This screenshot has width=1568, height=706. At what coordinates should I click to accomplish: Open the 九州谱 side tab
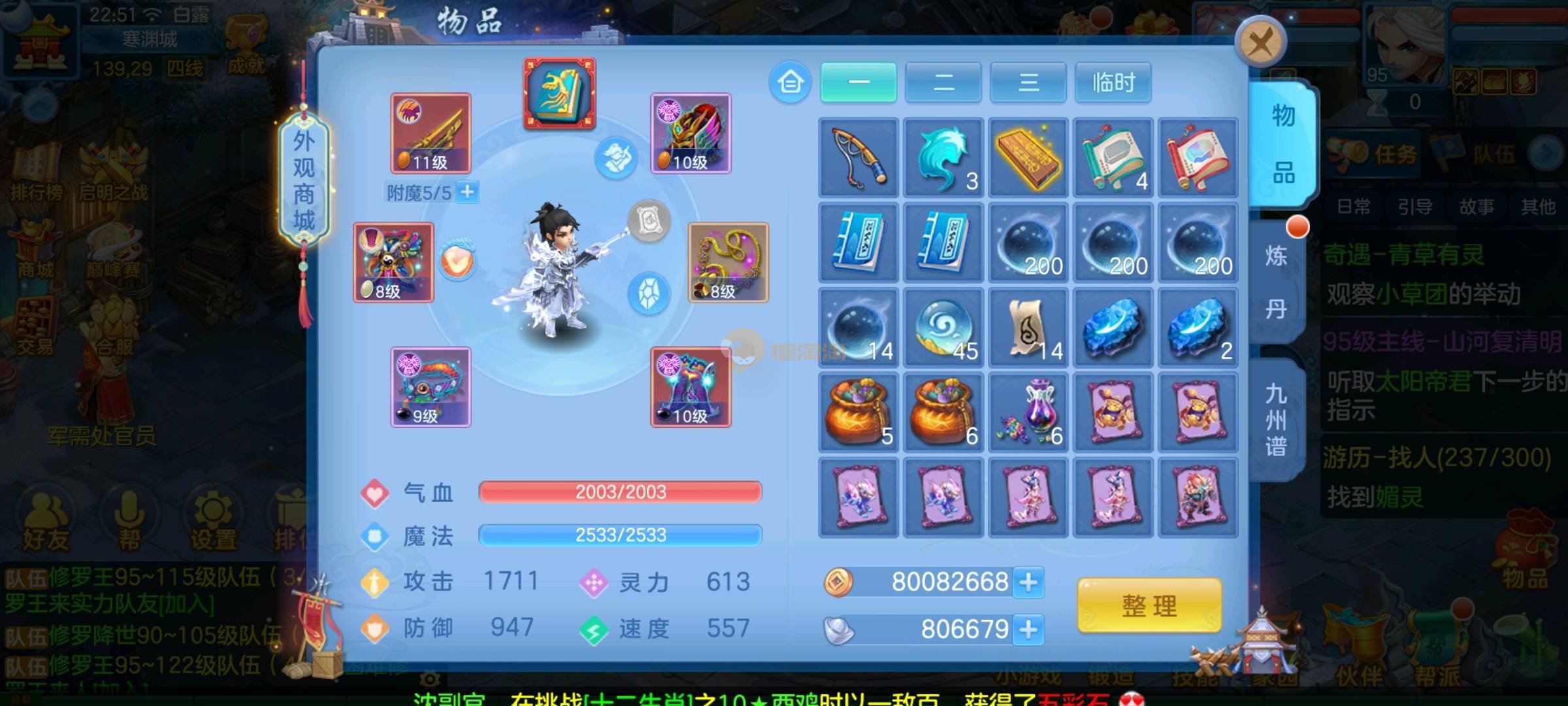tap(1275, 420)
